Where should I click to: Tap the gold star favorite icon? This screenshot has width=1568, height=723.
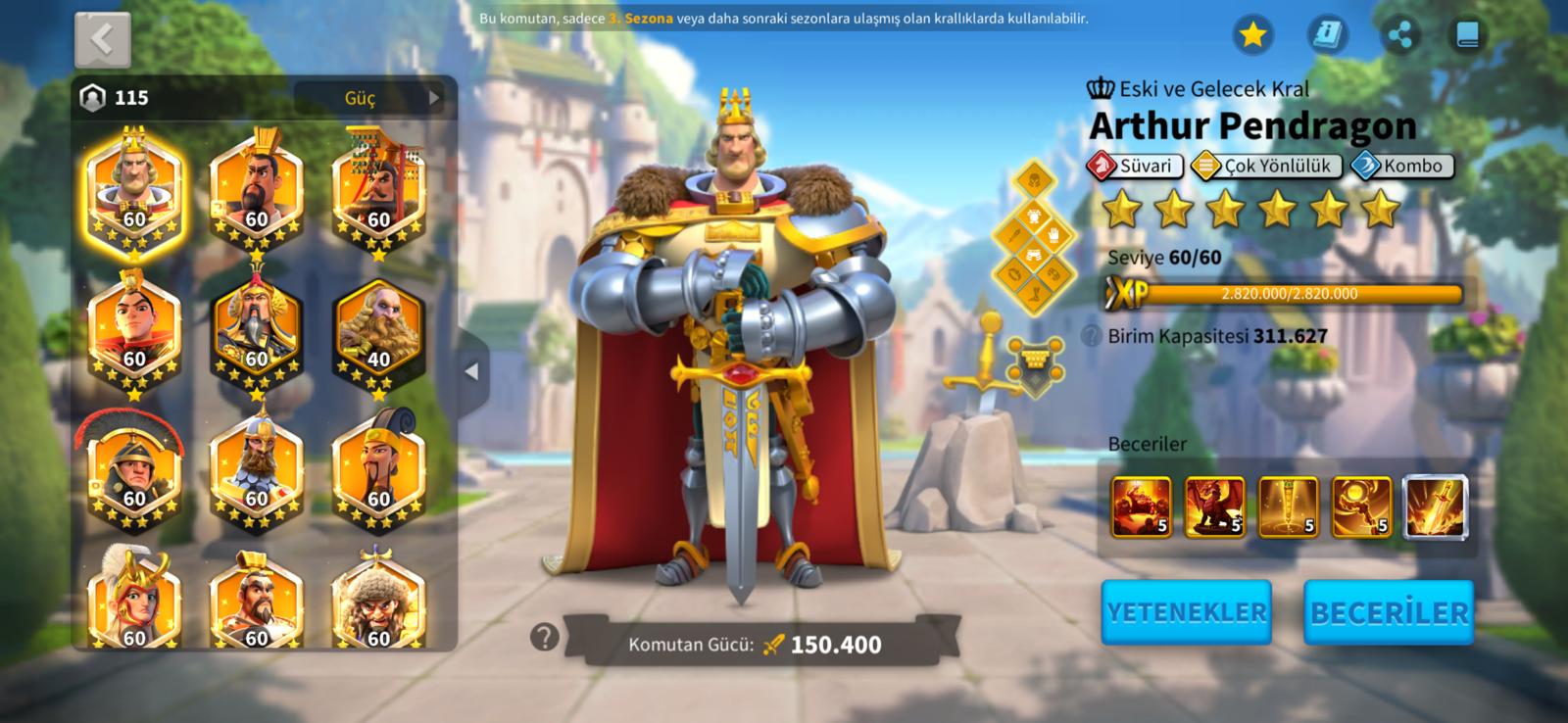point(1251,36)
